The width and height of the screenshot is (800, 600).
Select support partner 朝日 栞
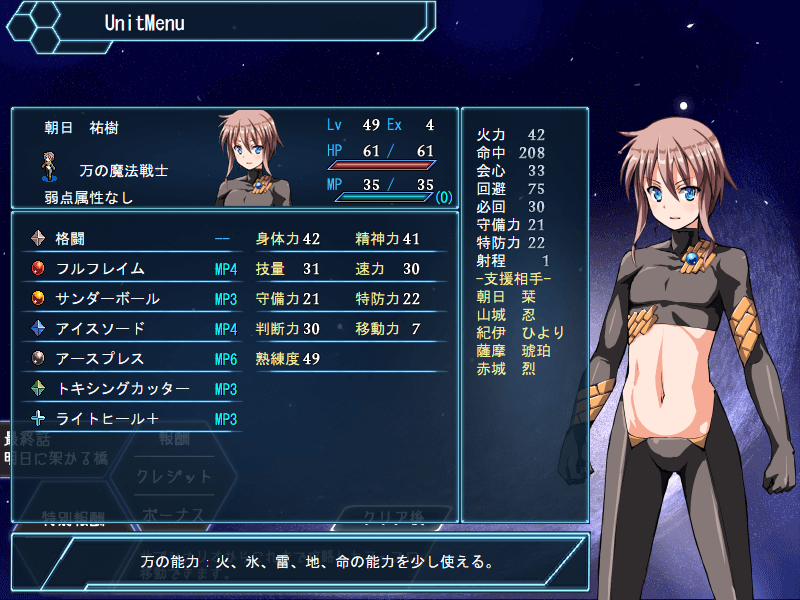(x=507, y=297)
